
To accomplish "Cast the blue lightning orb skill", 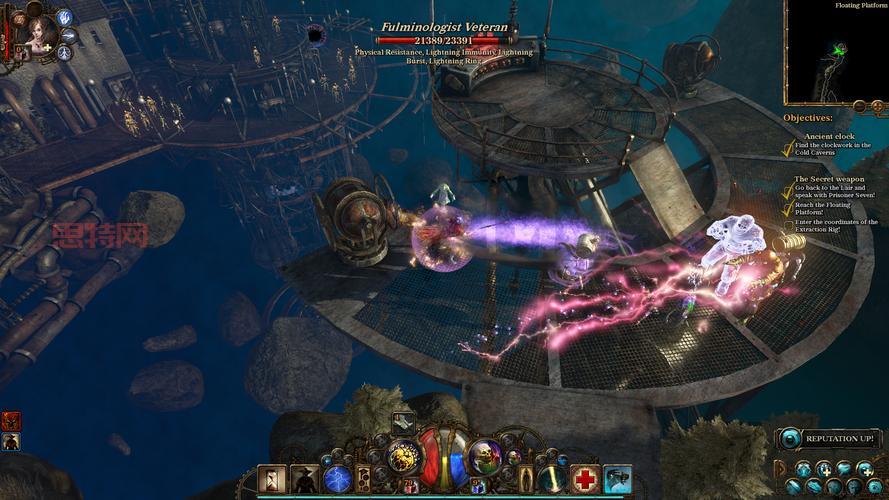I will click(x=337, y=479).
